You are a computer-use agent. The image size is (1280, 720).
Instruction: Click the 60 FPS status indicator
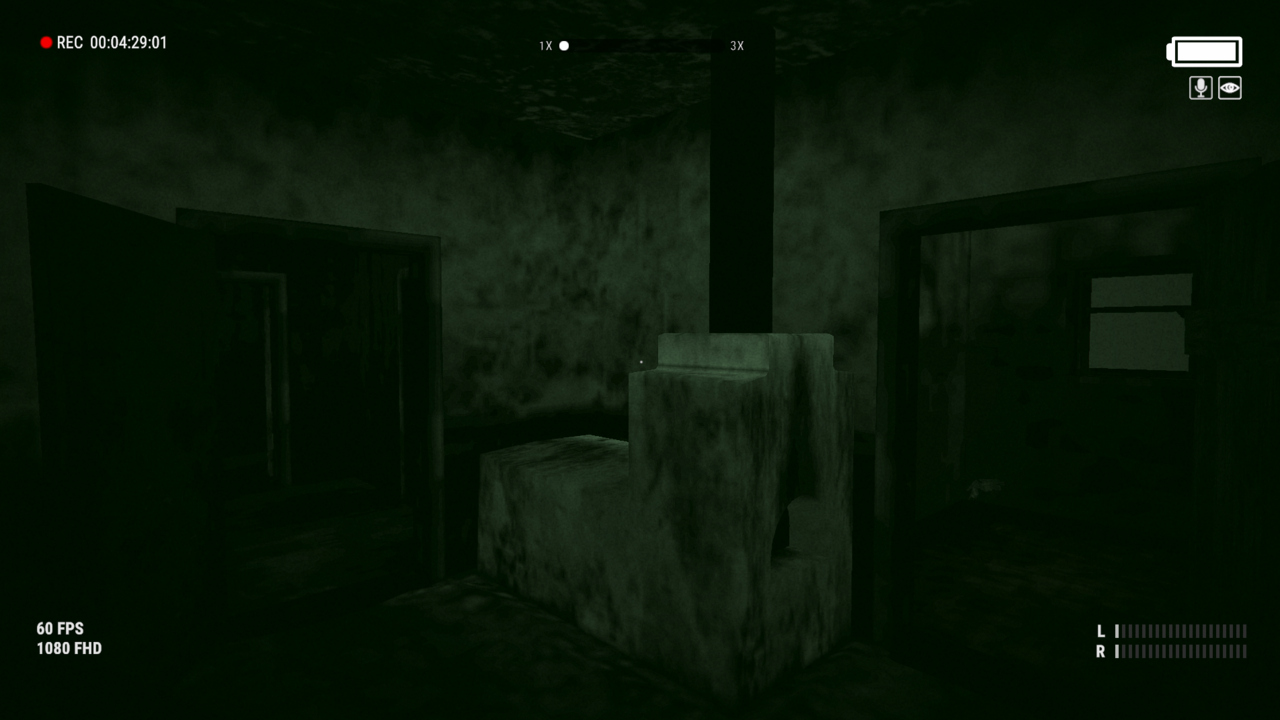(x=60, y=628)
